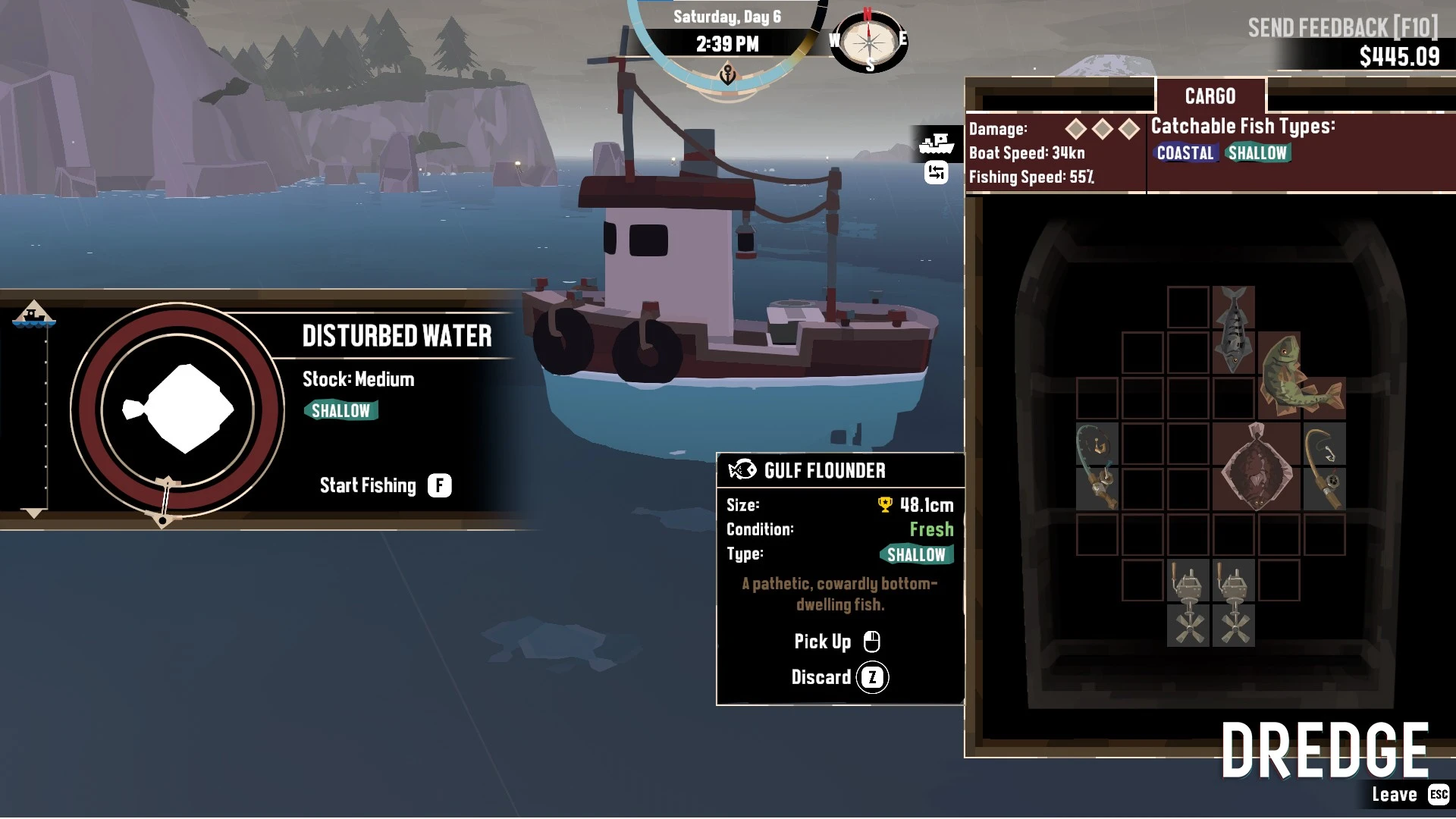1456x819 pixels.
Task: Choose the fishing rod with the teal line
Action: click(x=1097, y=466)
